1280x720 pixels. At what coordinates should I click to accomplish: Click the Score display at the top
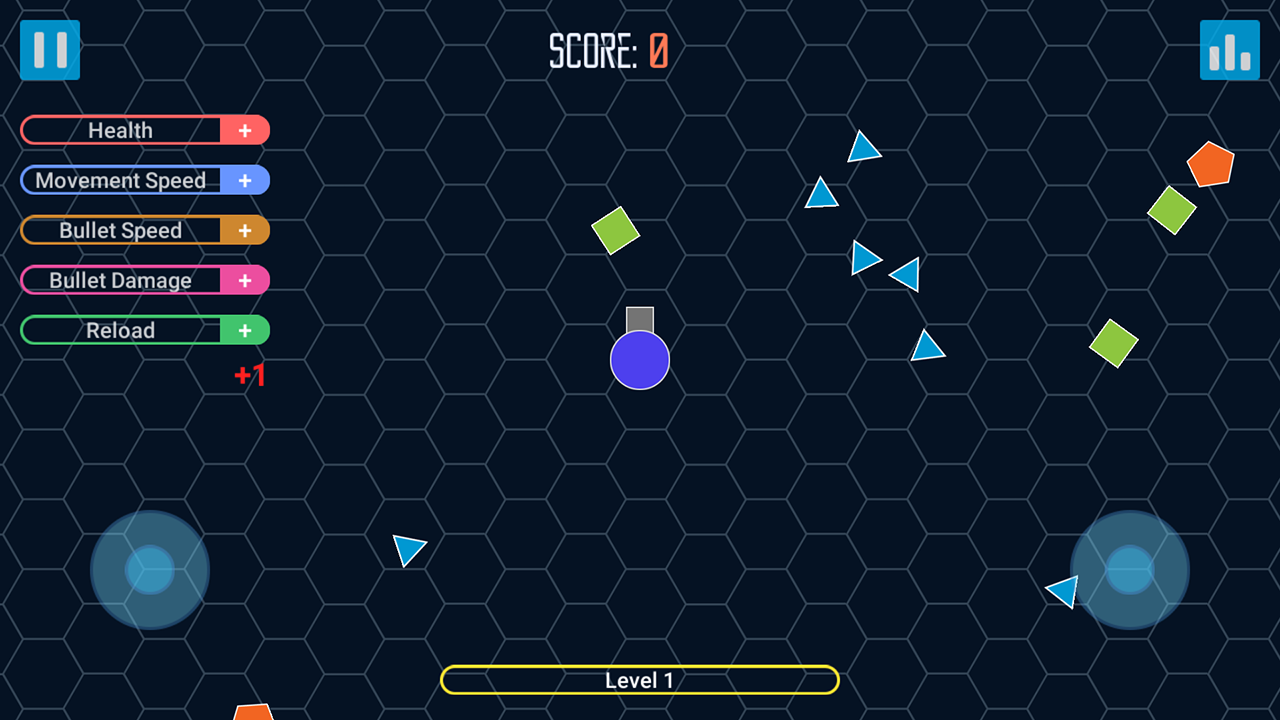point(608,50)
